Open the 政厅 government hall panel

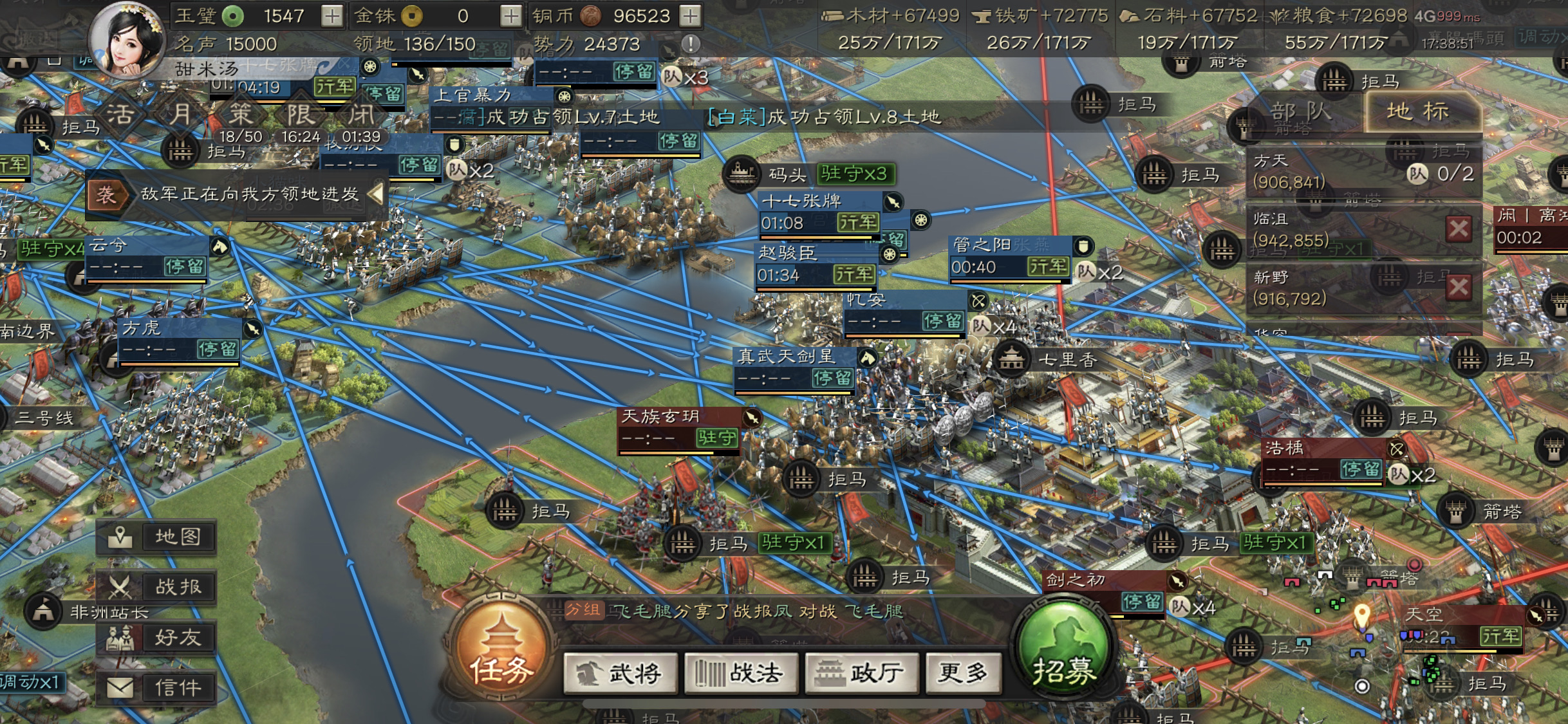point(861,673)
